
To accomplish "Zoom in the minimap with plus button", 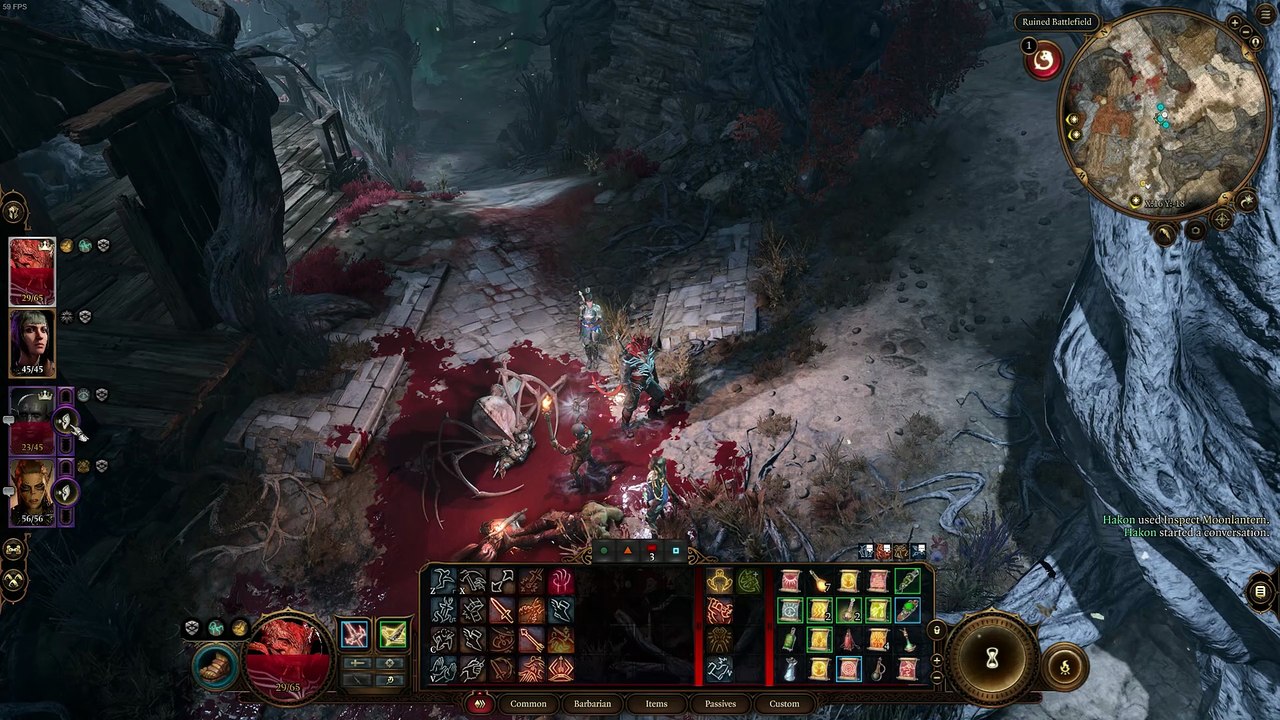I will (x=1235, y=23).
